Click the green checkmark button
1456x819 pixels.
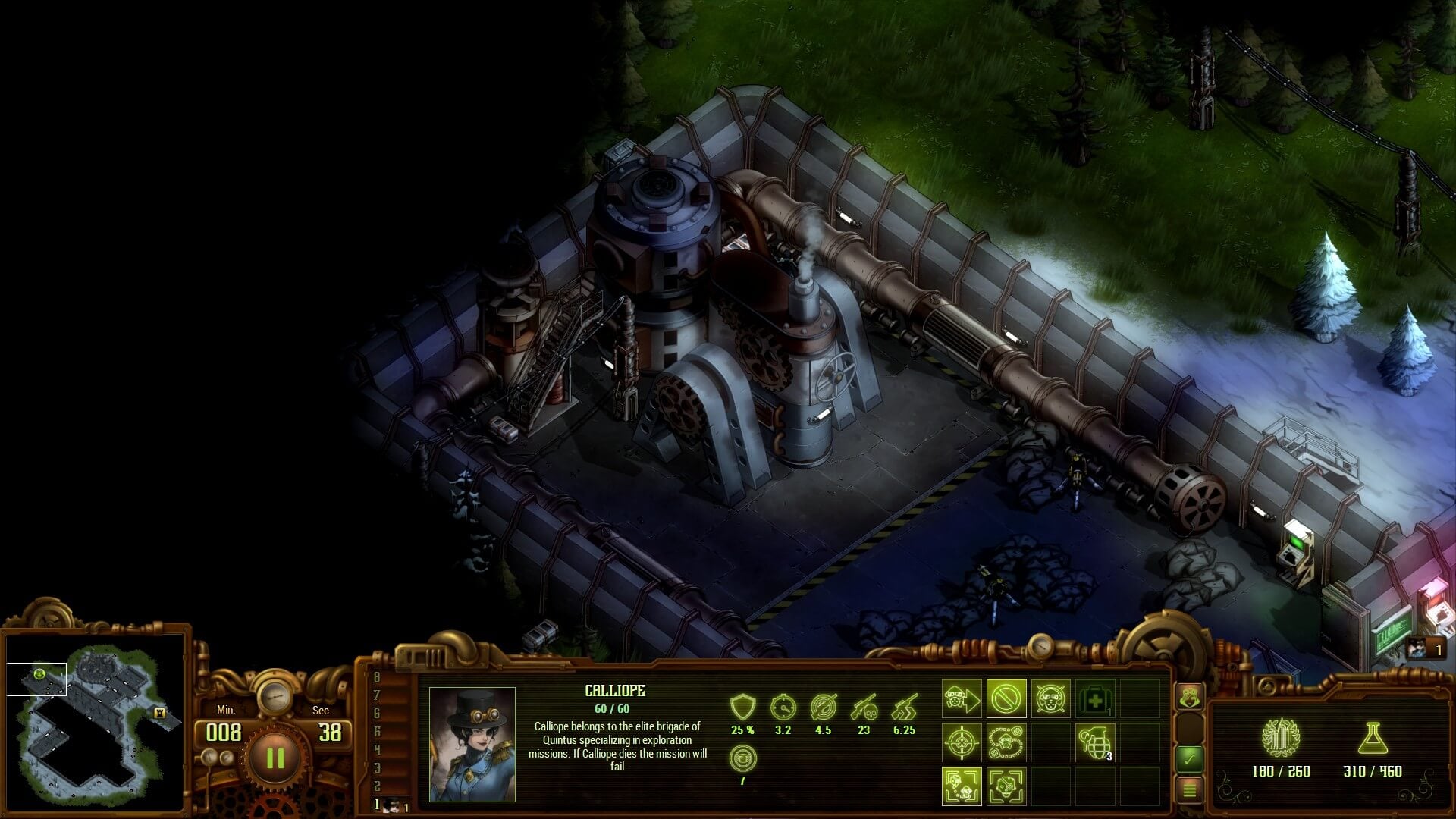(x=1189, y=757)
